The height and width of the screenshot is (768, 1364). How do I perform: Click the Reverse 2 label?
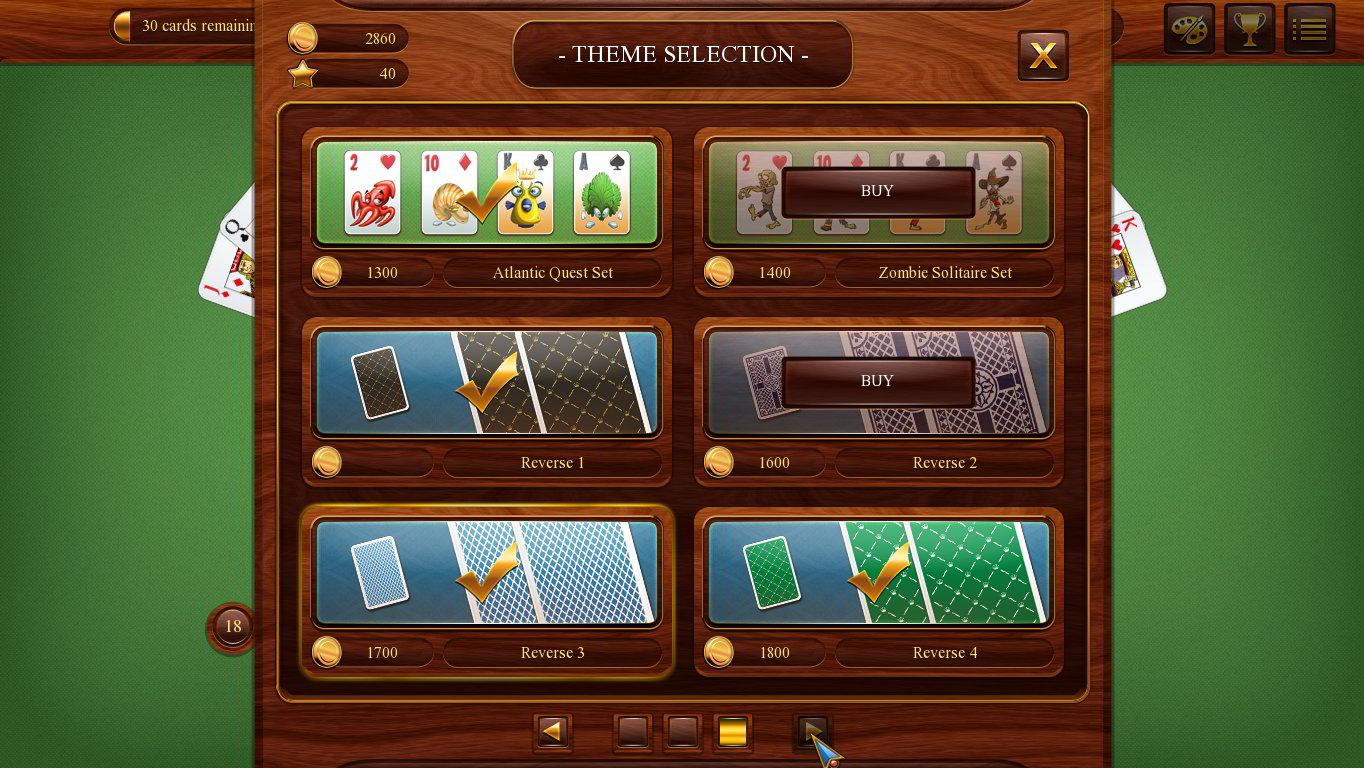pyautogui.click(x=944, y=462)
